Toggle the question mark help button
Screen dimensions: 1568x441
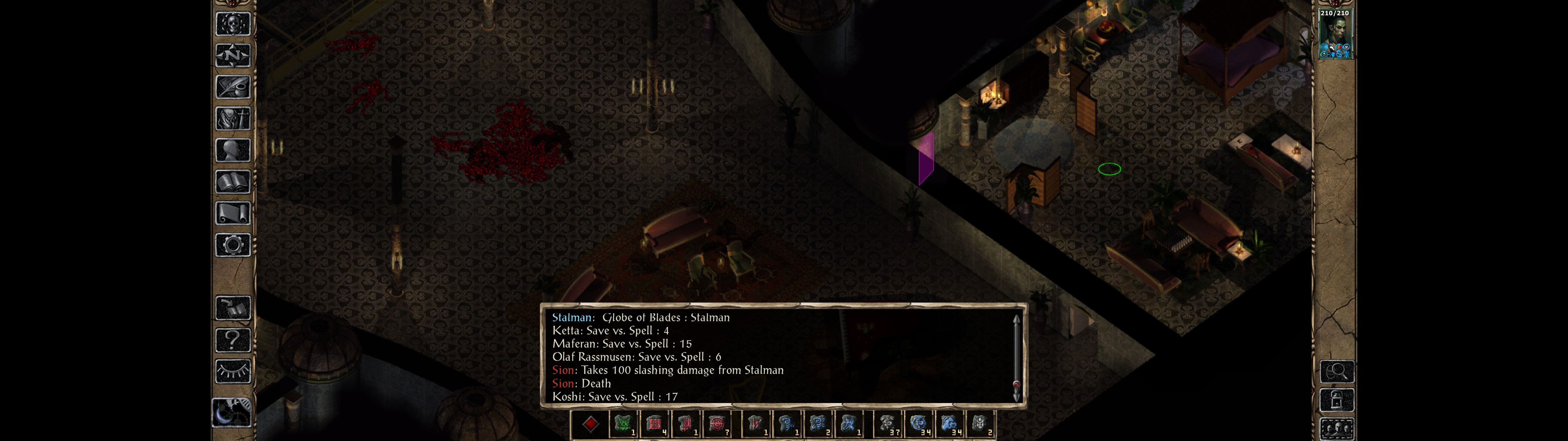tap(232, 339)
